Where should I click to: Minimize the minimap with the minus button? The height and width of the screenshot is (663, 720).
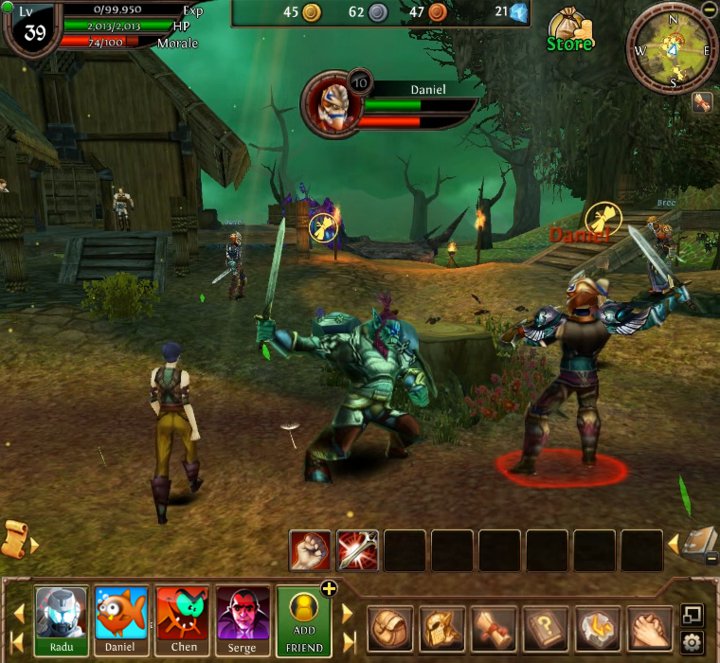(x=709, y=9)
